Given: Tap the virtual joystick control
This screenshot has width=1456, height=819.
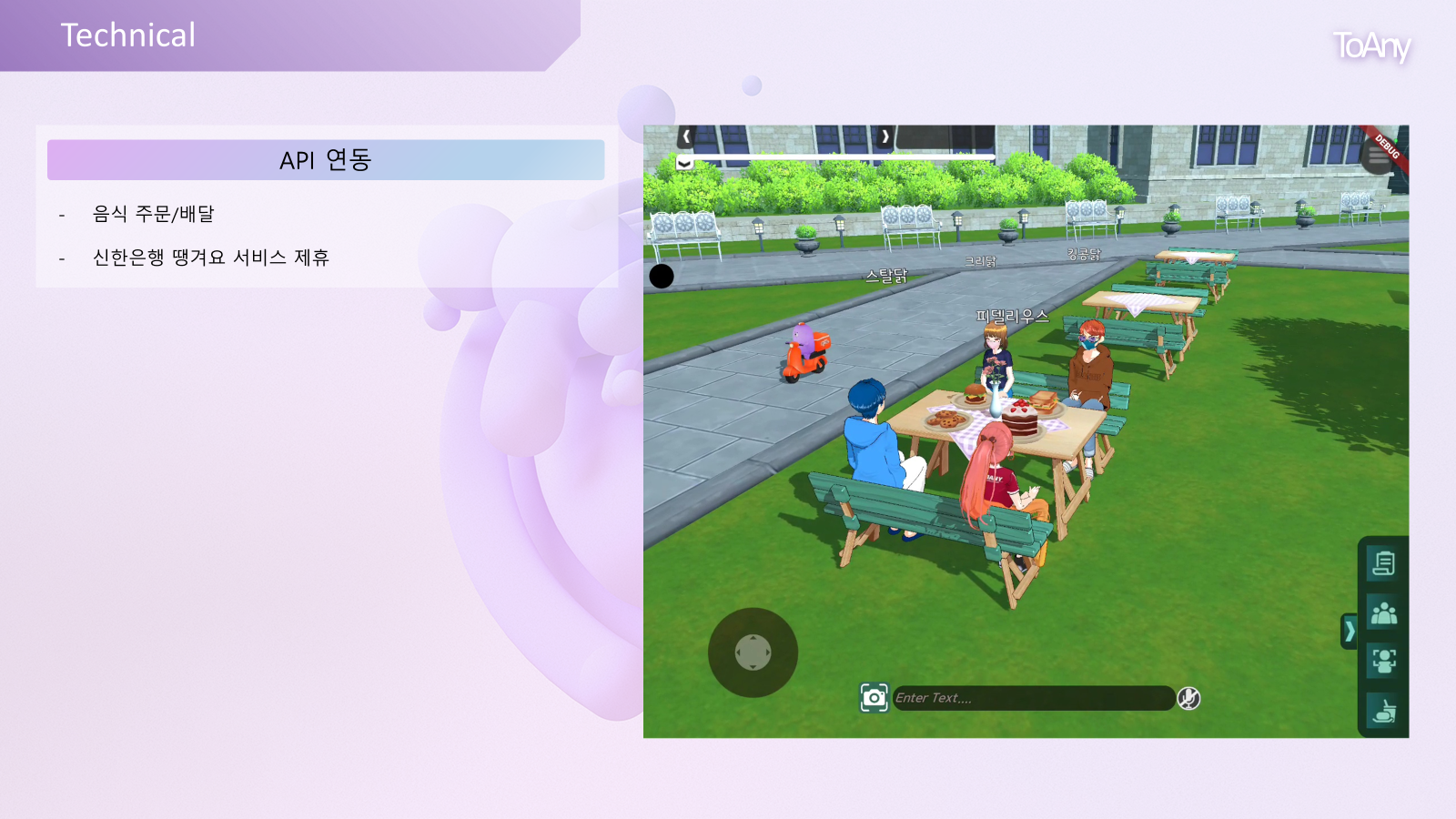Looking at the screenshot, I should (753, 653).
